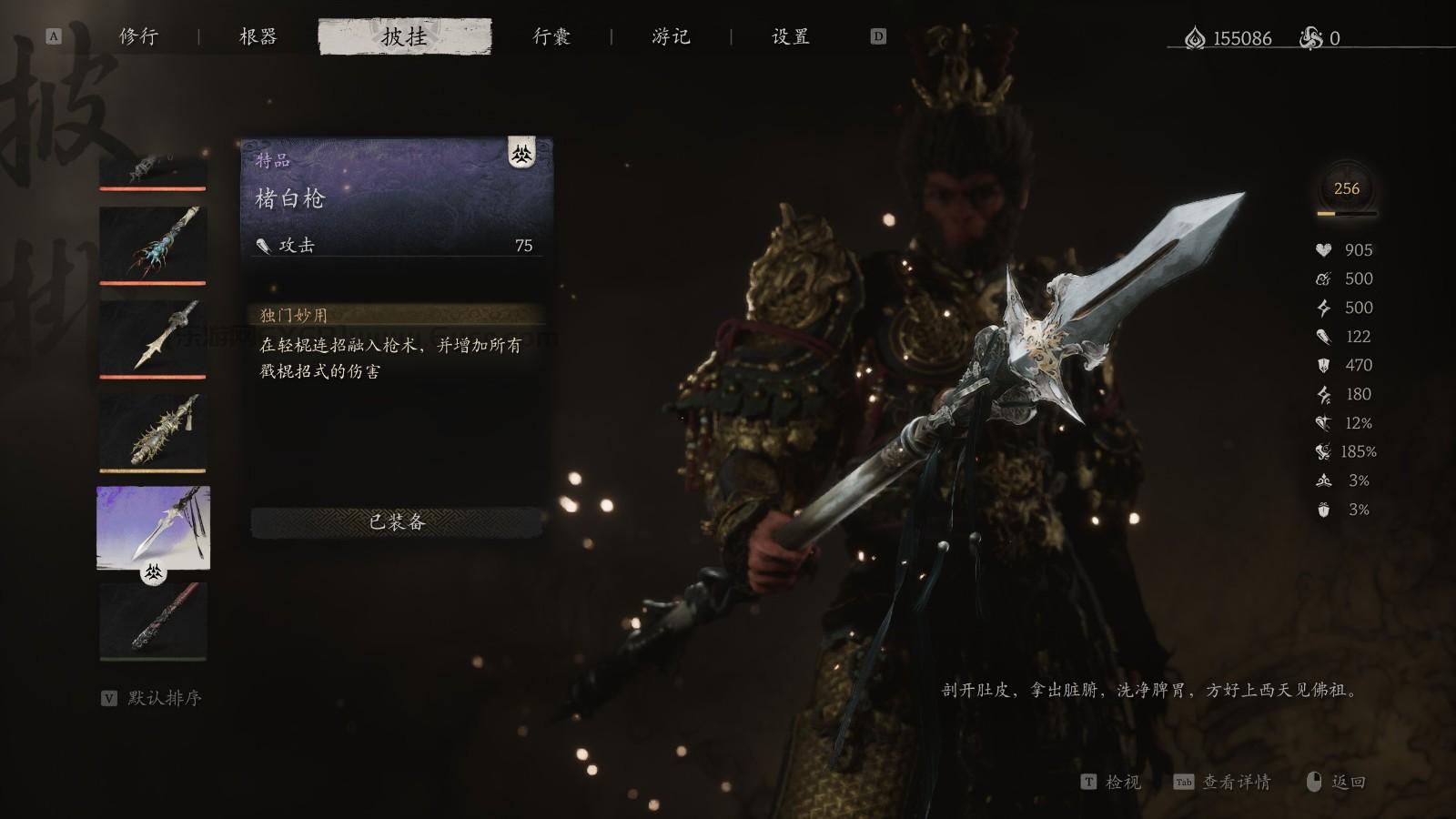Toggle 检视 inspect mode at bottom
The height and width of the screenshot is (819, 1456).
pyautogui.click(x=1122, y=783)
